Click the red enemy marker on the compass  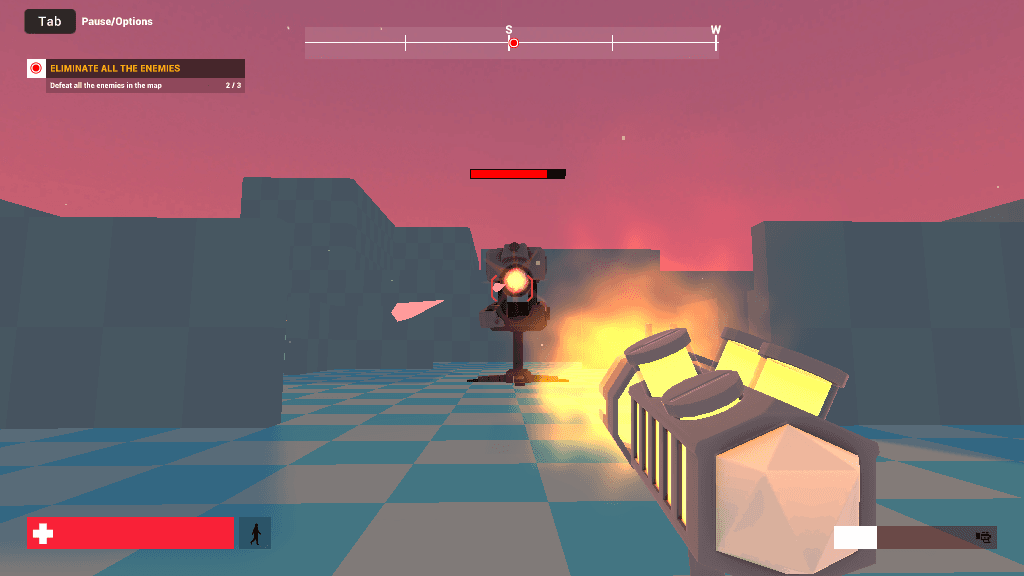click(x=514, y=43)
